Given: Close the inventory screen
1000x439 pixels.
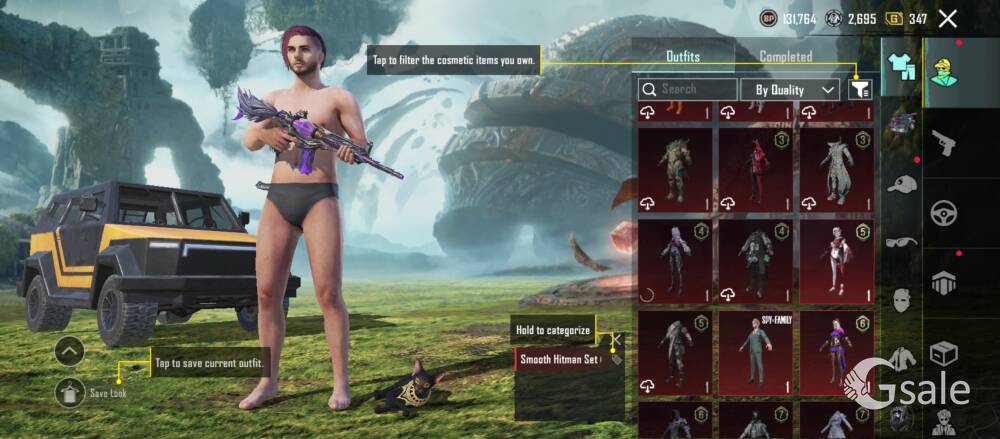Looking at the screenshot, I should coord(948,18).
